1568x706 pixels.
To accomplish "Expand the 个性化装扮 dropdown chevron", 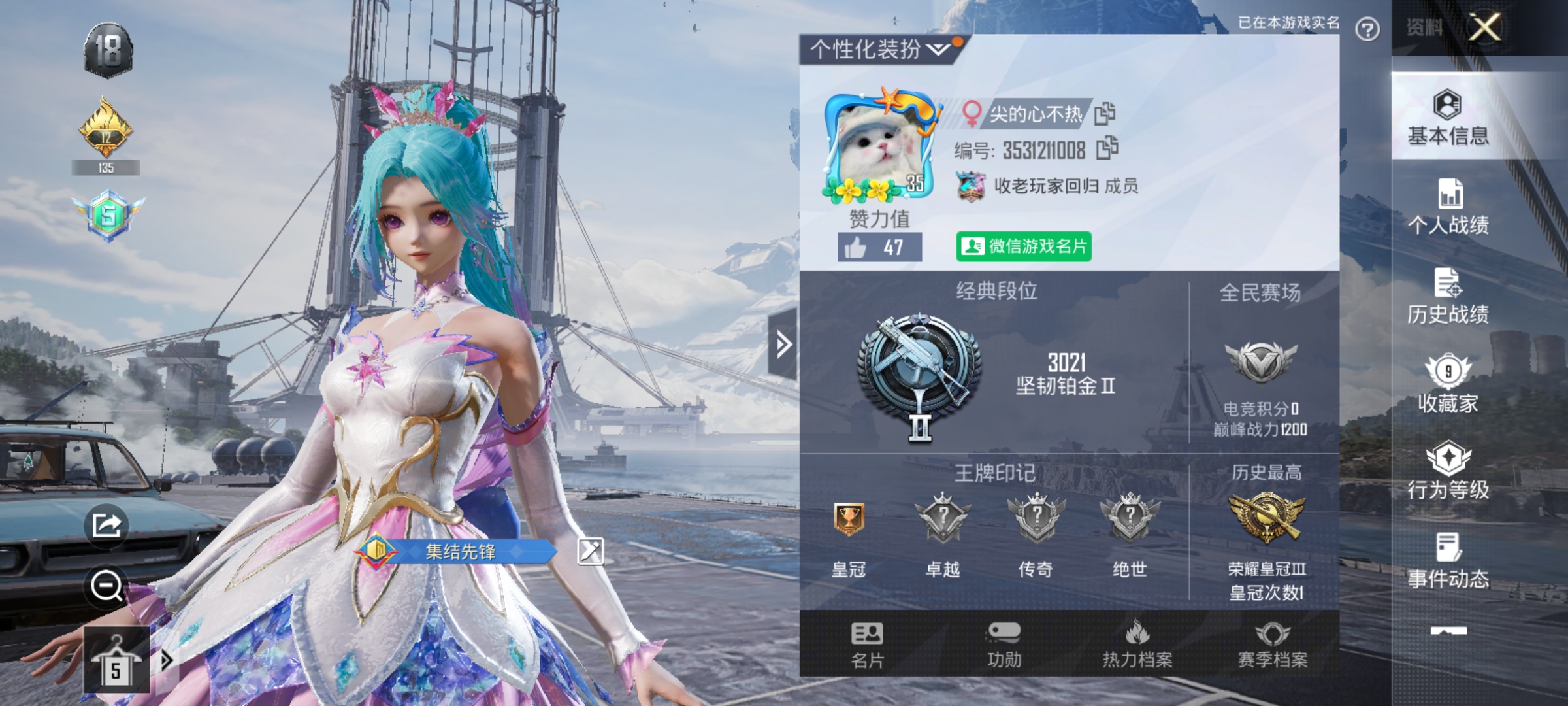I will point(939,49).
